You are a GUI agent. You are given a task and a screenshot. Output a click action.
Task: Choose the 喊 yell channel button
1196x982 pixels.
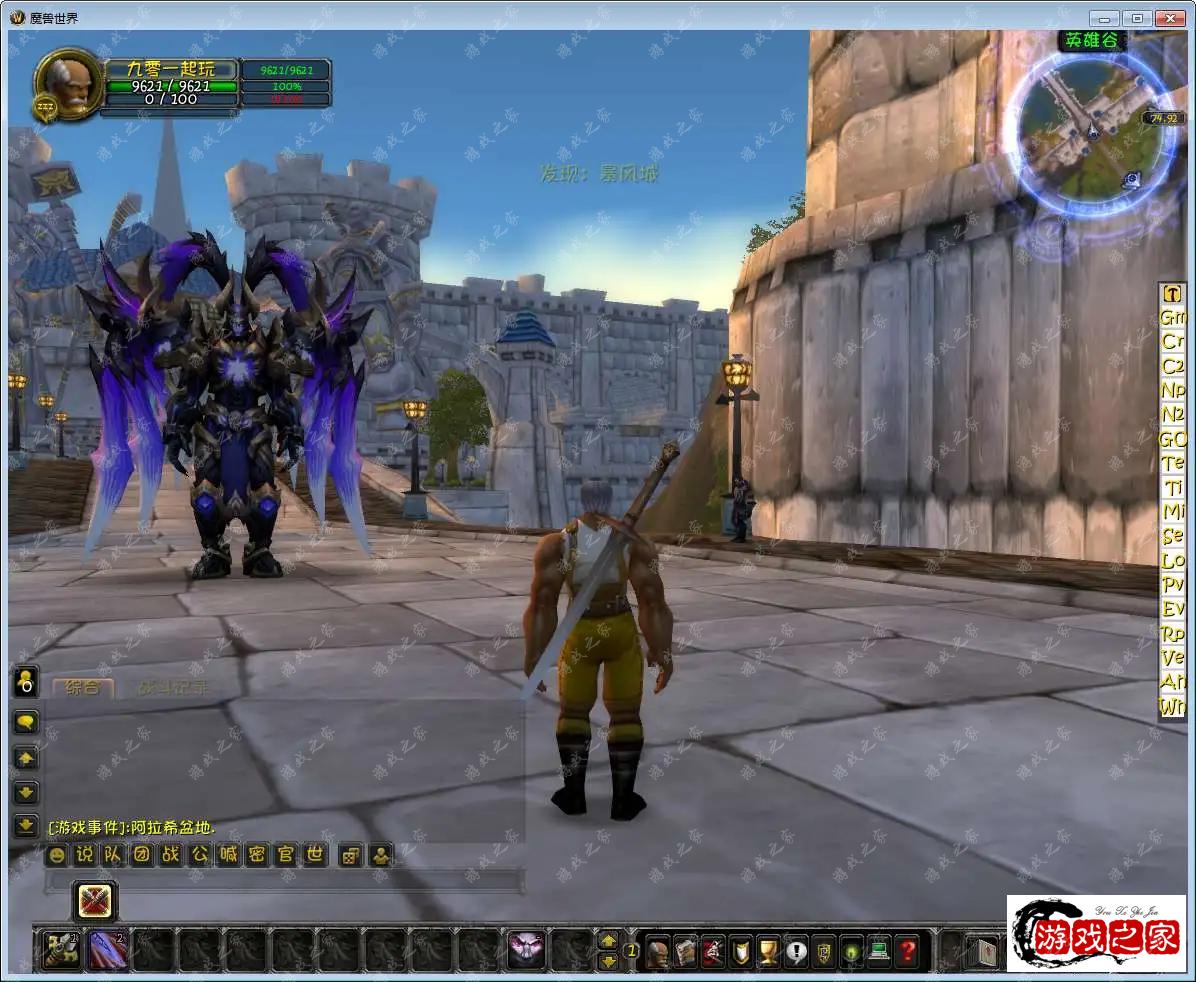coord(229,855)
